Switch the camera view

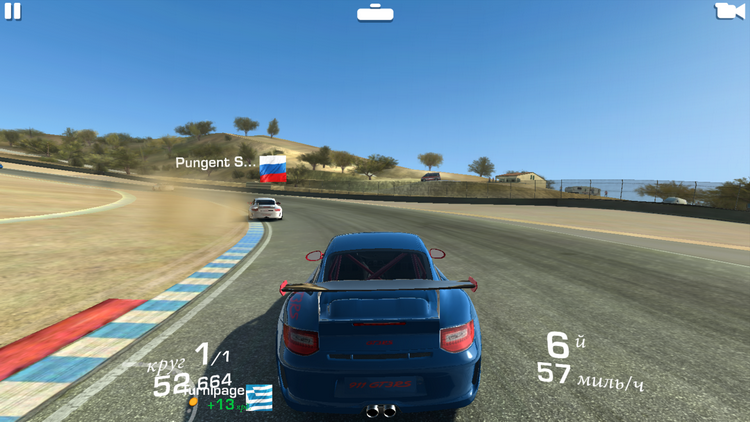coord(730,11)
